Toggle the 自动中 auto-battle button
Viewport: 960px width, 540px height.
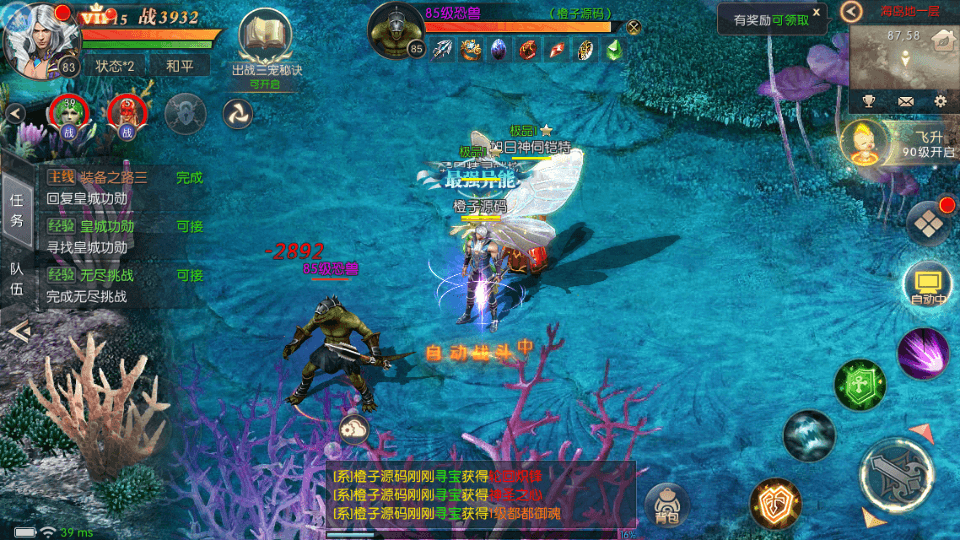pos(926,285)
